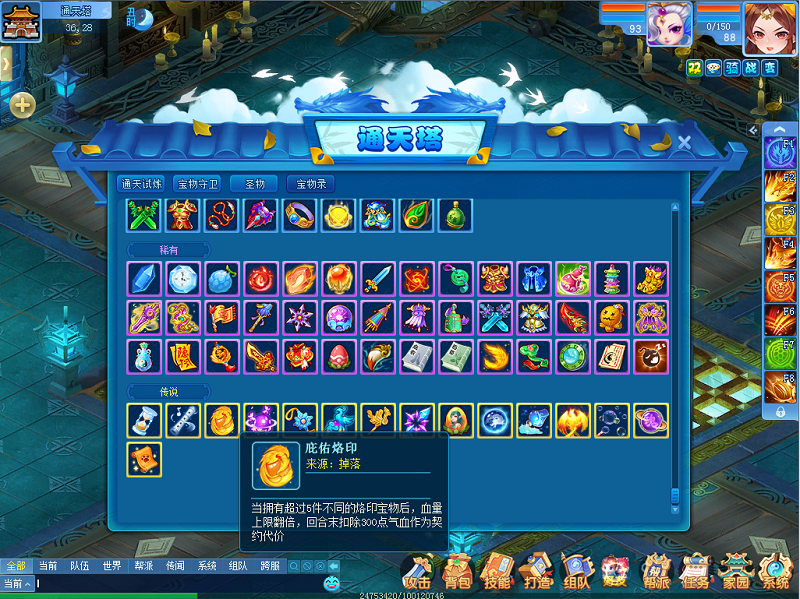800x599 pixels.
Task: Close the 通天塔 window
Action: coord(685,143)
